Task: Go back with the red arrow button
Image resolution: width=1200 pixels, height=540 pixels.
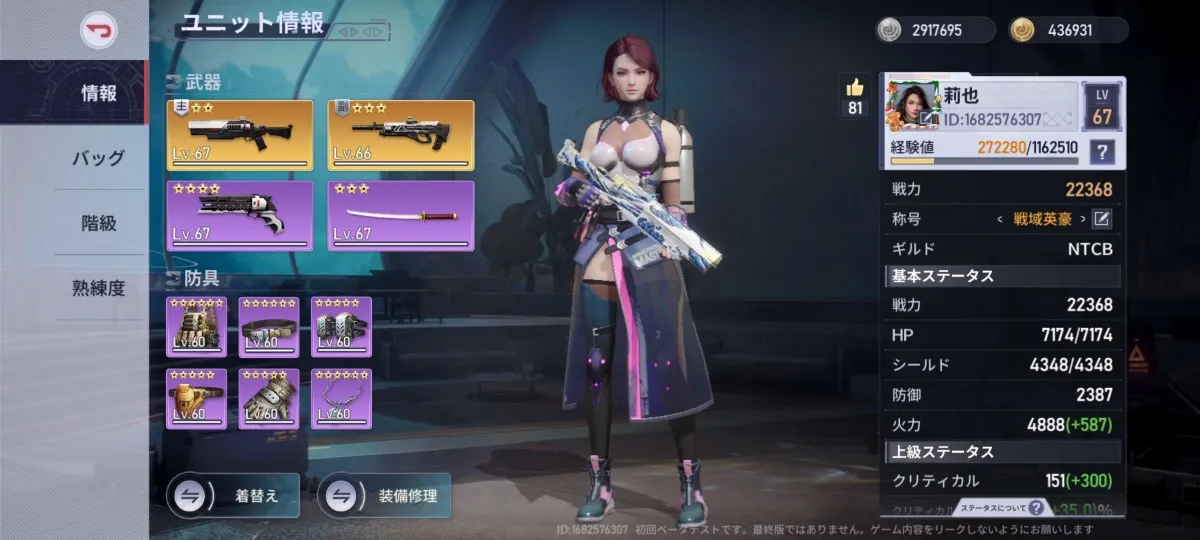Action: pyautogui.click(x=98, y=29)
